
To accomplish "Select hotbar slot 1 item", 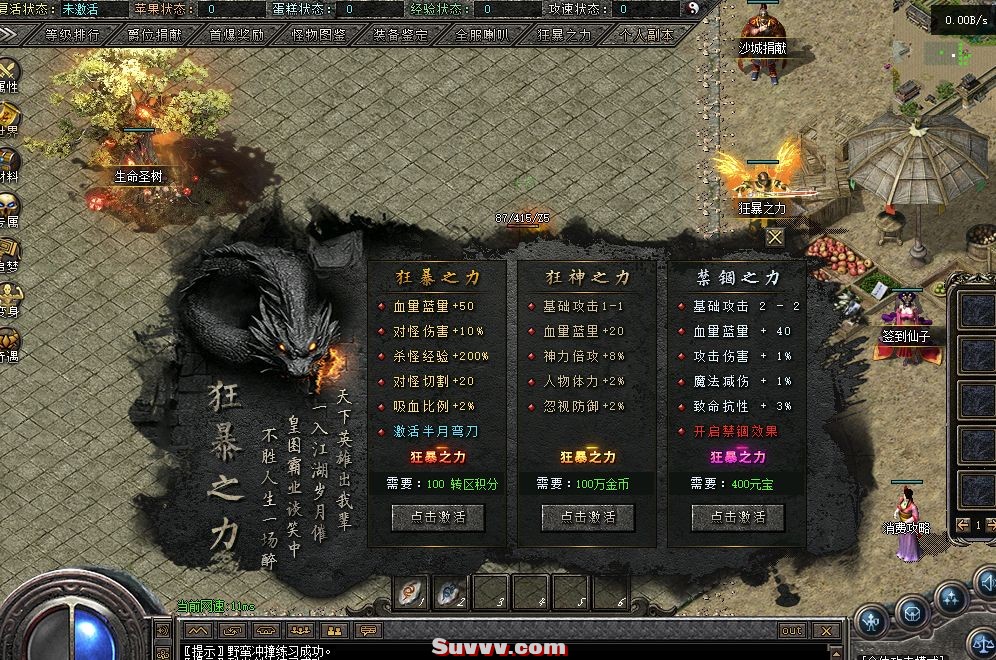I will 411,592.
